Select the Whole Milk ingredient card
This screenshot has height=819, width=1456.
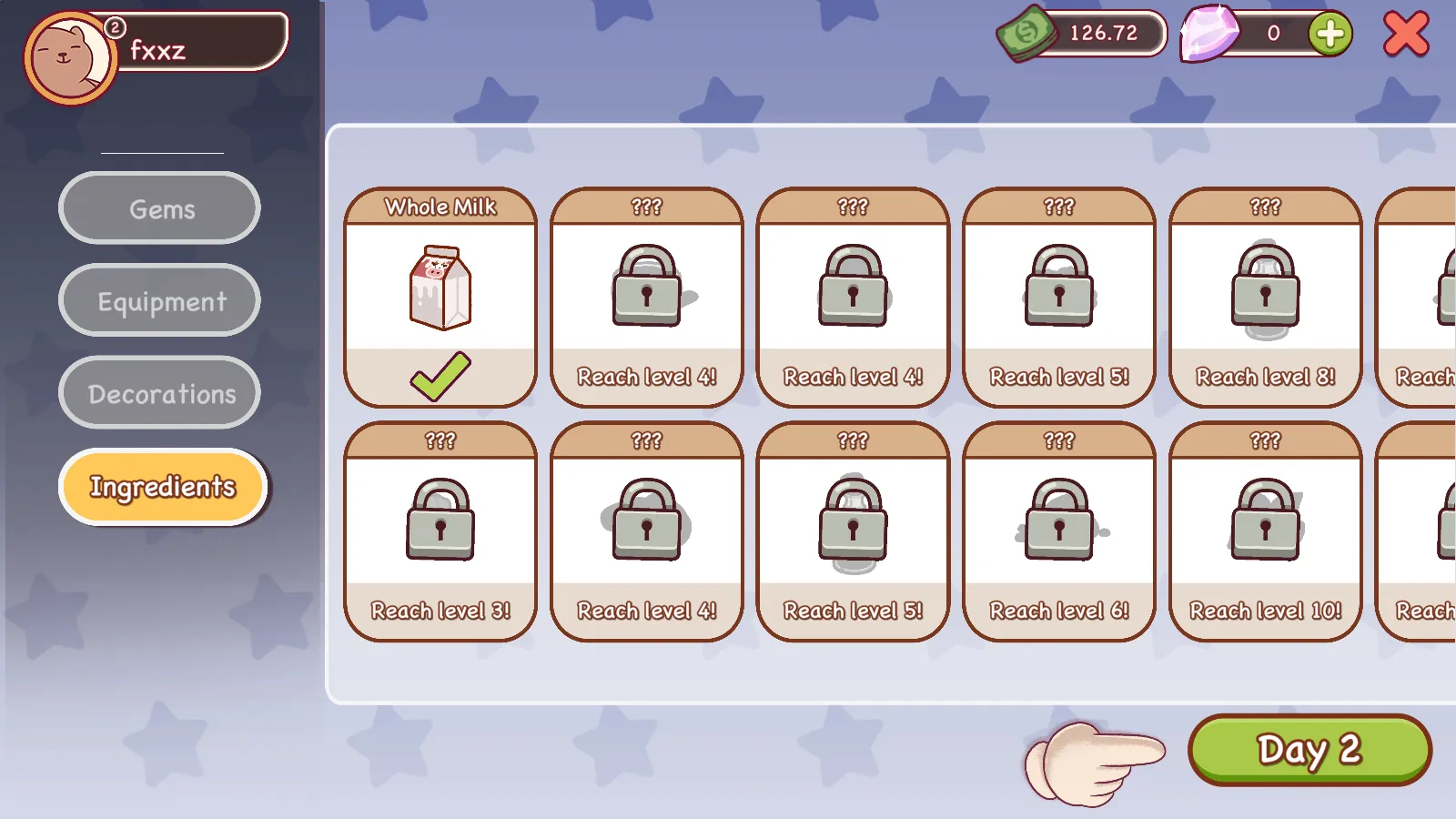[440, 297]
